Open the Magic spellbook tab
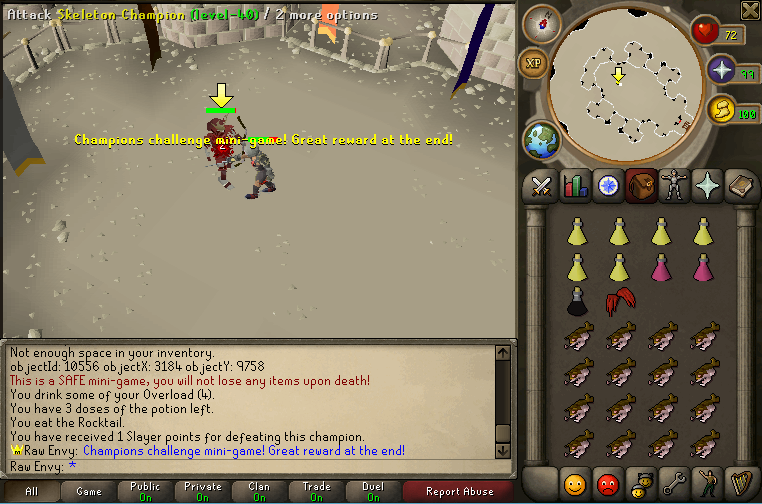Screen dimensions: 762x504 [741, 186]
